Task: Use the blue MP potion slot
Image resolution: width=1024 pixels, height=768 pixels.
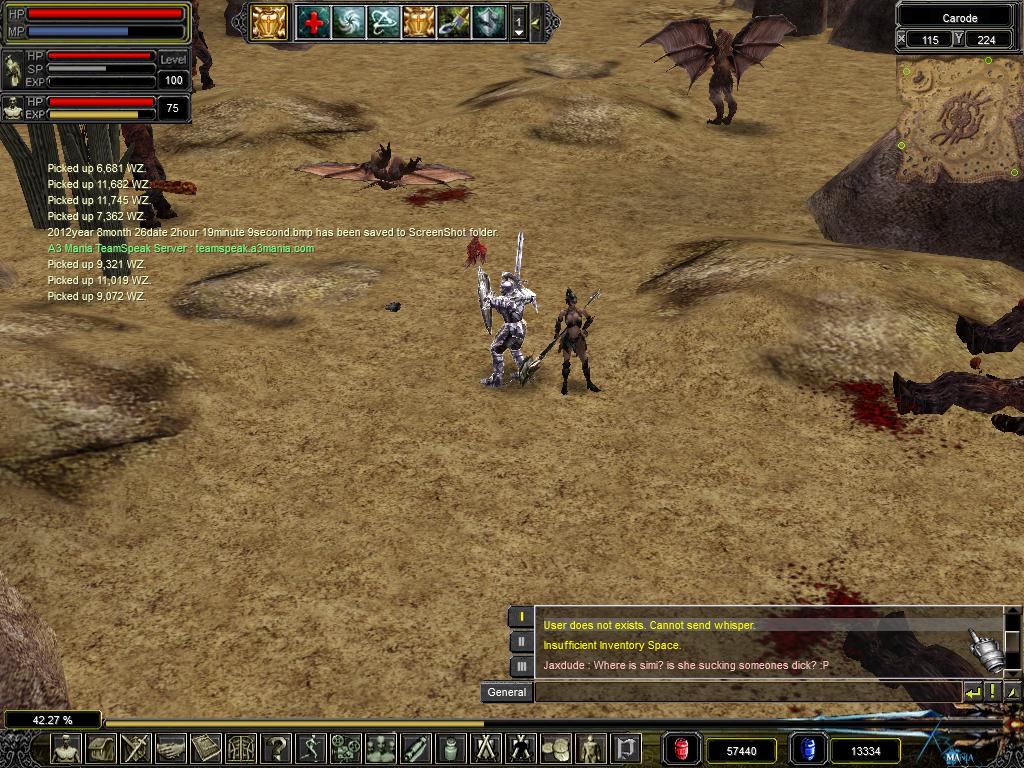Action: tap(809, 749)
